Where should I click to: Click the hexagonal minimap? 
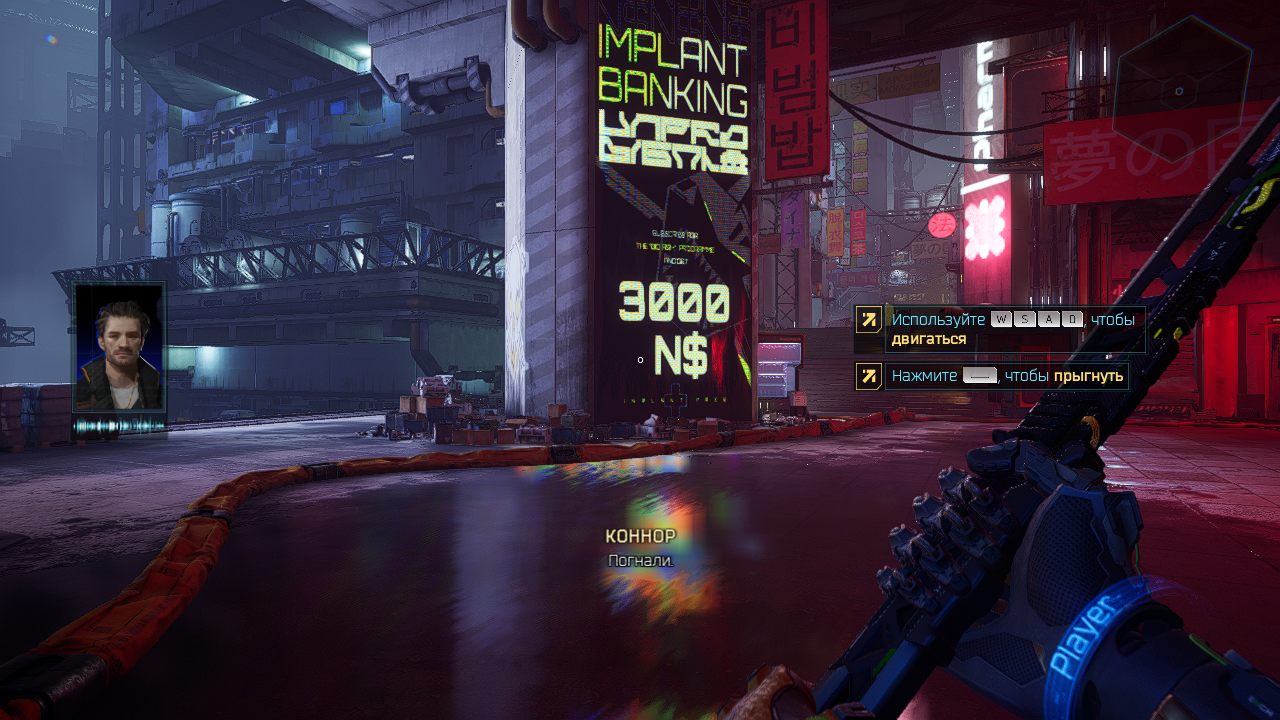(1181, 91)
